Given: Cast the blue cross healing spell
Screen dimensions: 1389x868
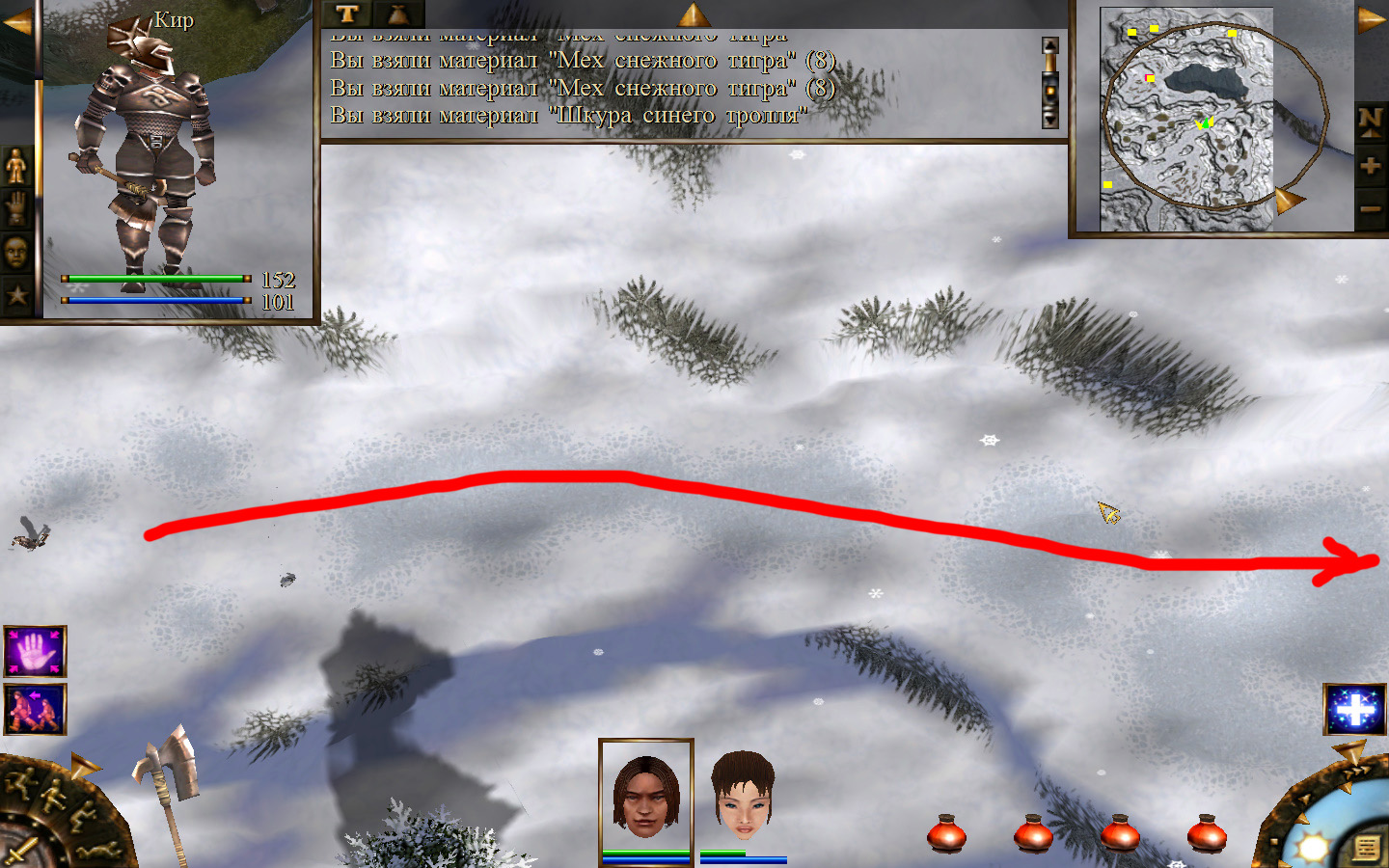Looking at the screenshot, I should coord(1355,710).
